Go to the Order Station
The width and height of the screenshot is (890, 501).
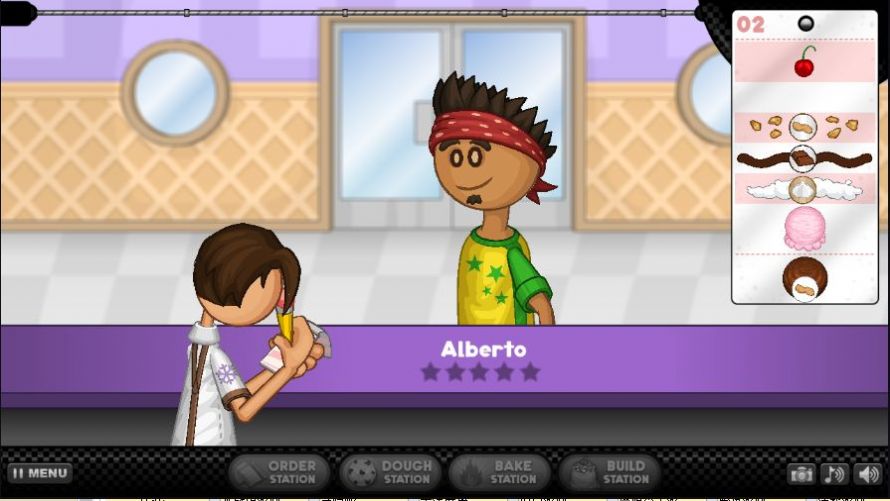(278, 472)
